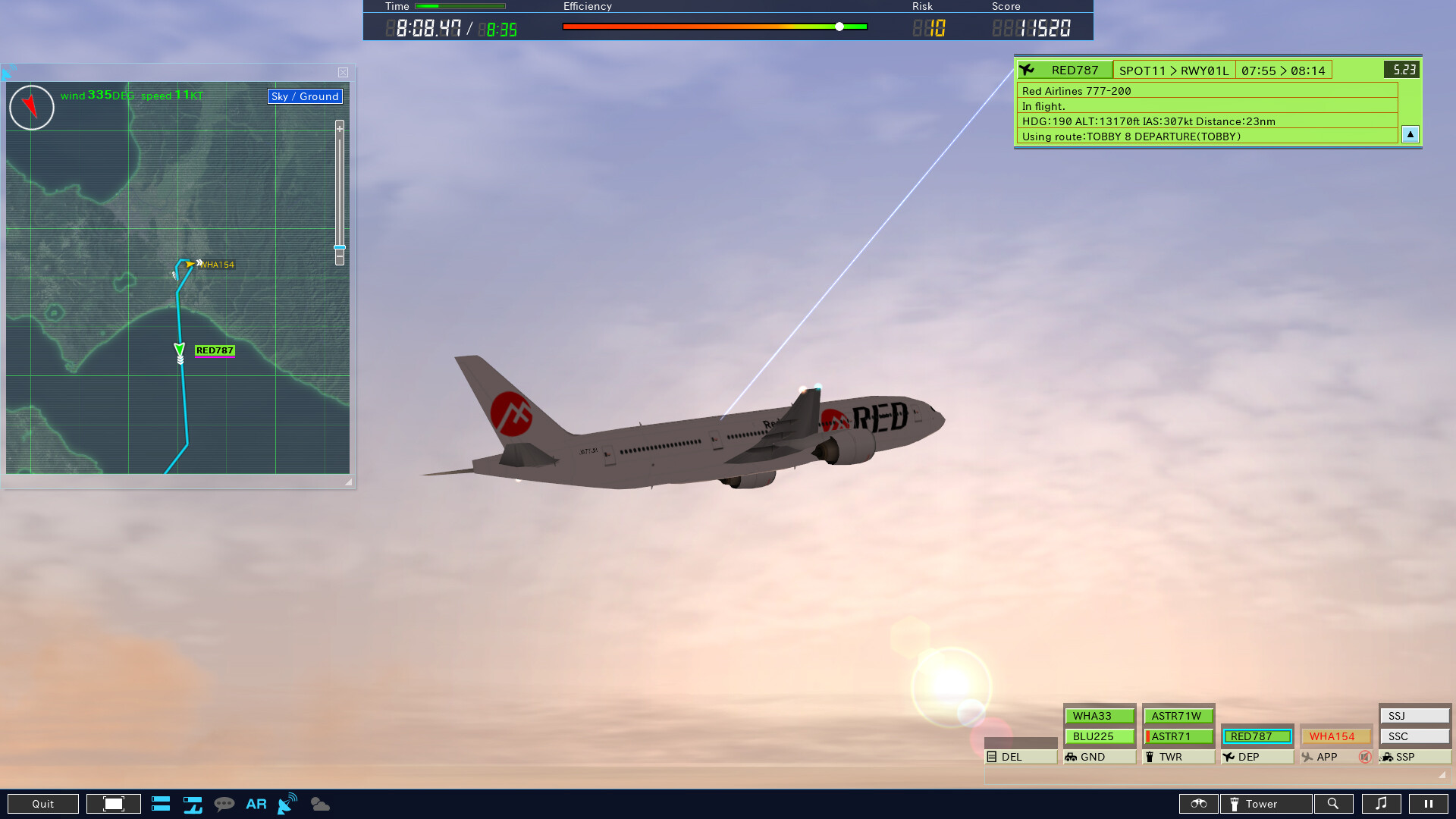
Task: Open the chat bubble messages icon
Action: (x=225, y=803)
